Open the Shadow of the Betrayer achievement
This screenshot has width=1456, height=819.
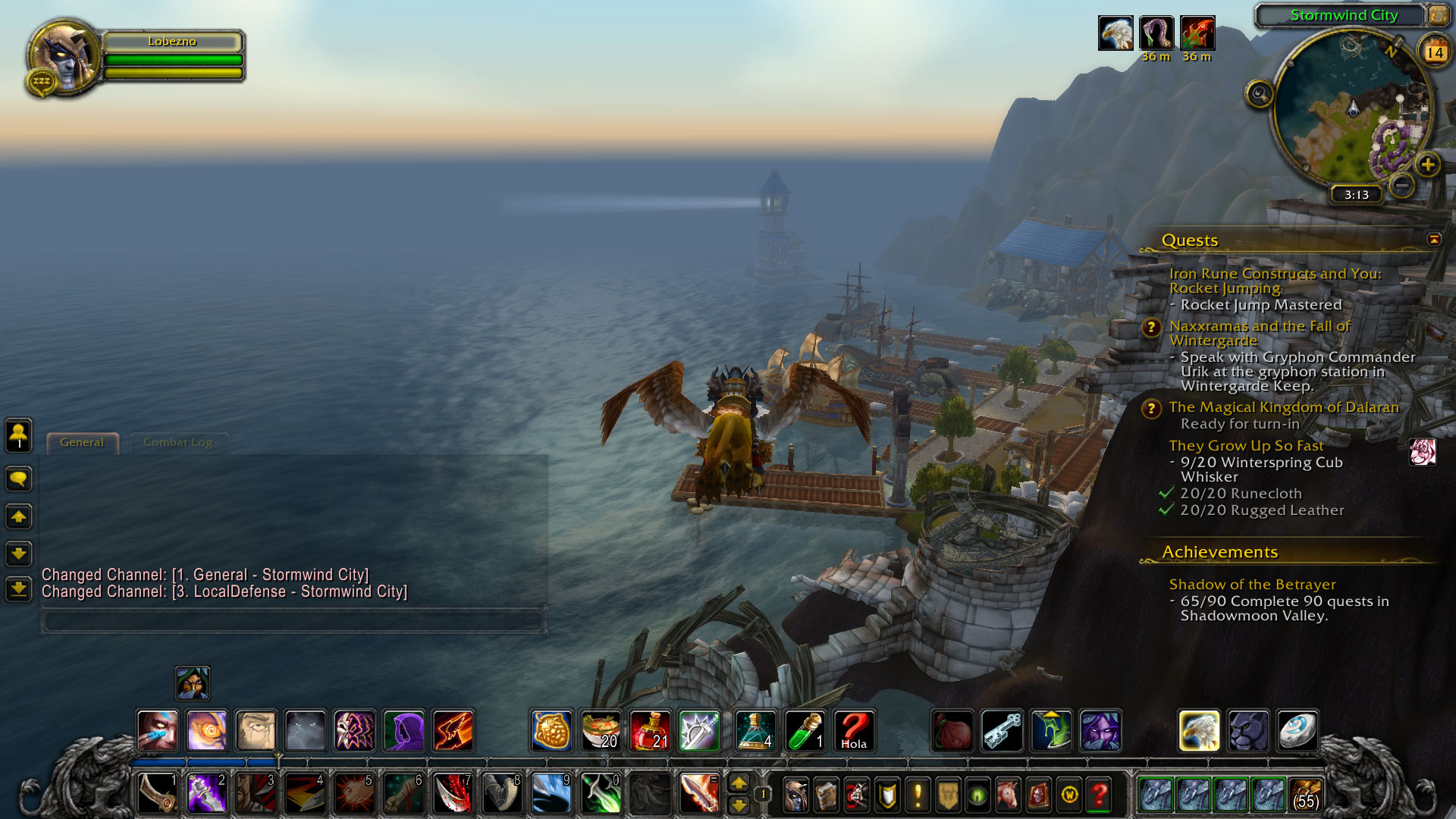[x=1252, y=585]
